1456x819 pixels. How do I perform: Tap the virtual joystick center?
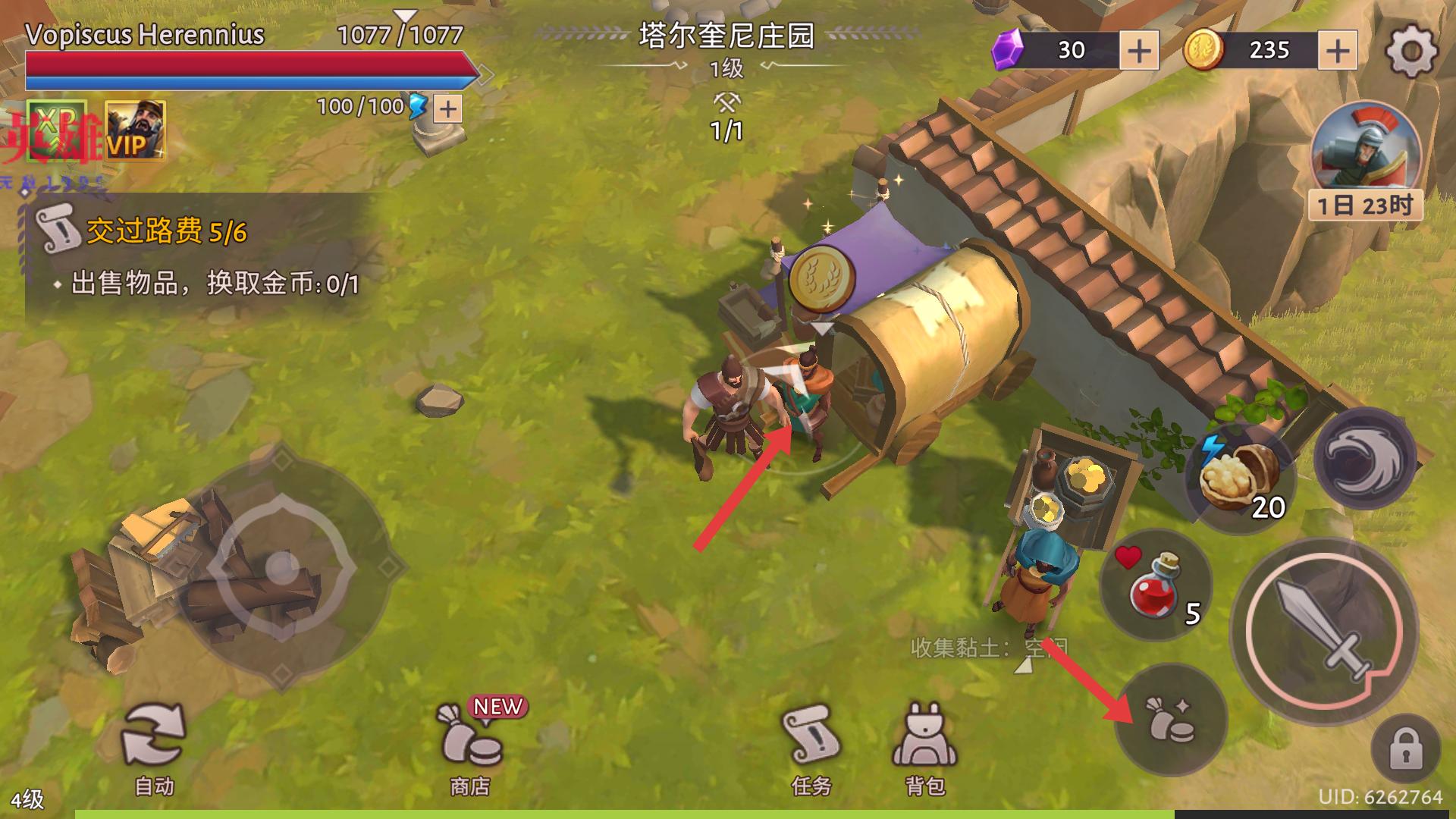click(282, 566)
